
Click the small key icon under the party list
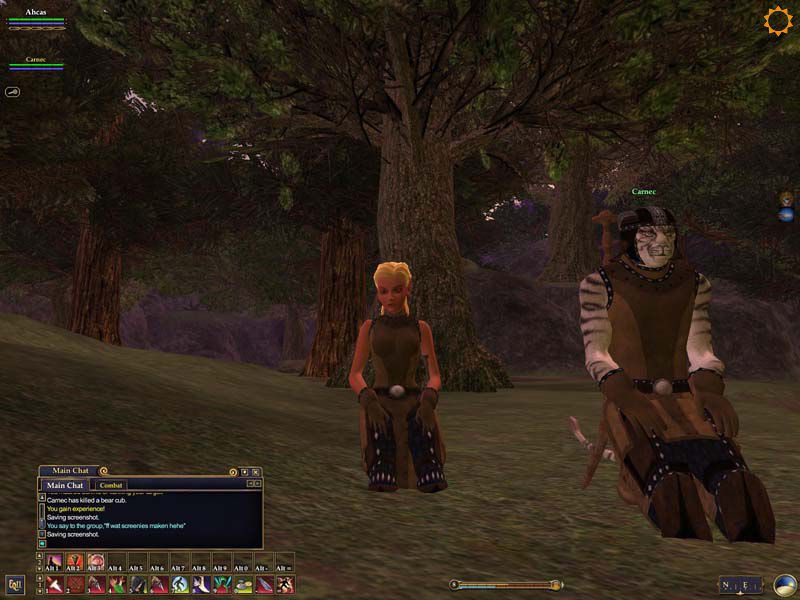[13, 91]
